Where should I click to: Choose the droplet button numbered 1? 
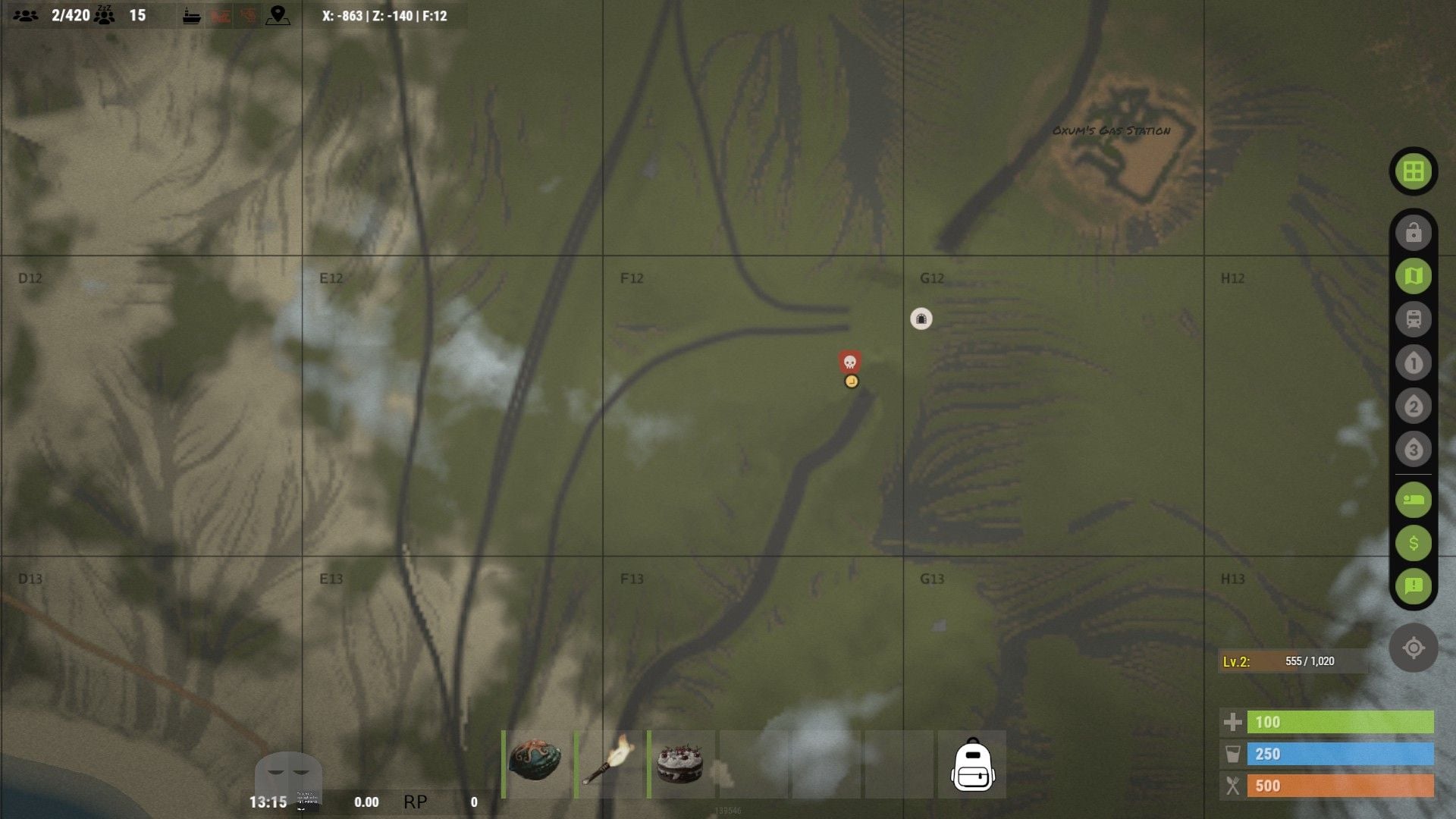(1413, 363)
